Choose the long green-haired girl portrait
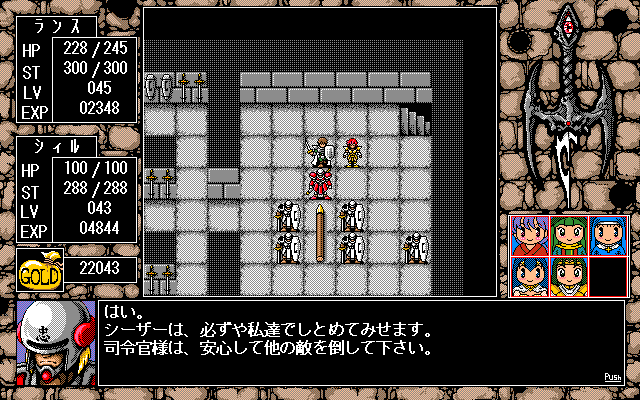Viewport: 640px width, 400px height. 567,235
